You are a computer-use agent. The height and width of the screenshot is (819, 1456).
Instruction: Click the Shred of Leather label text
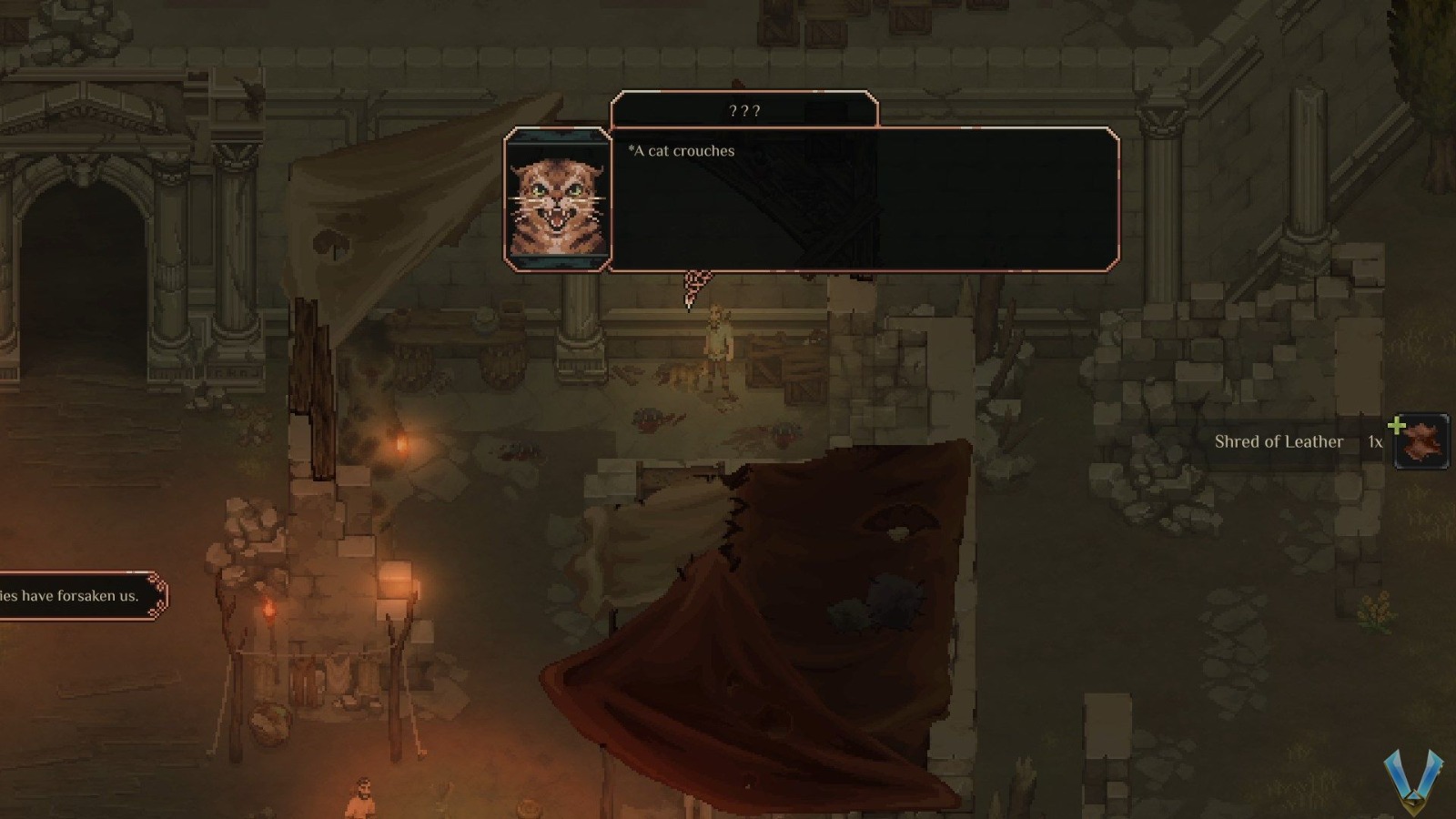click(1279, 441)
